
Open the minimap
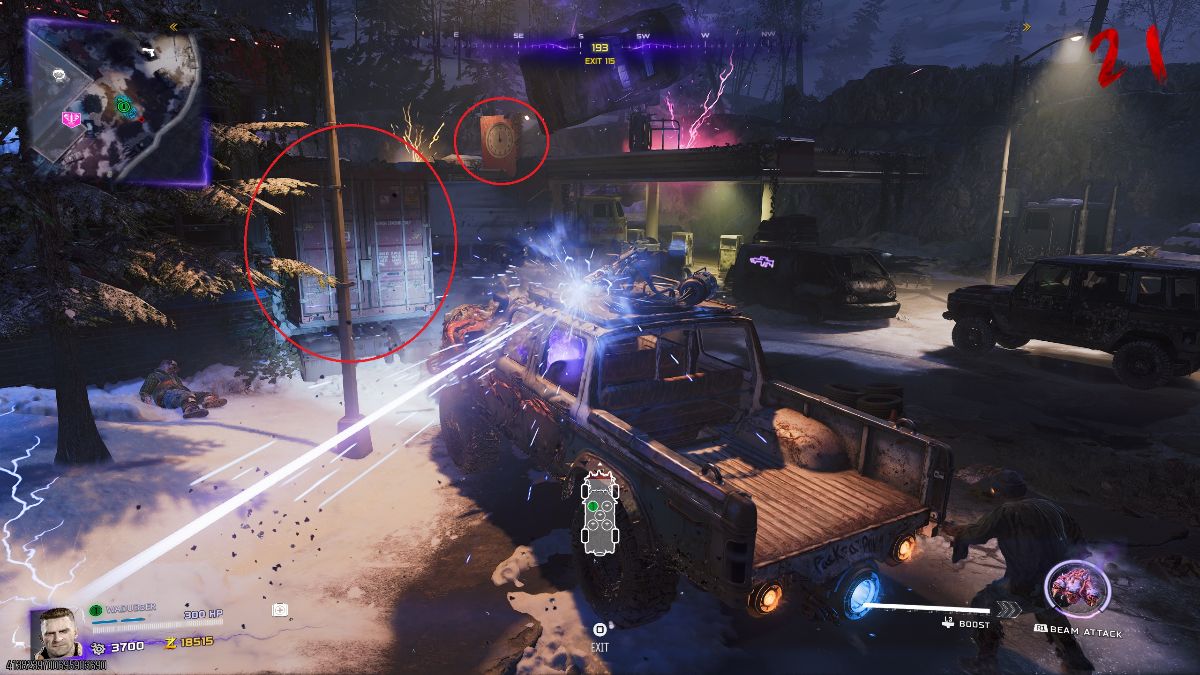[x=115, y=100]
